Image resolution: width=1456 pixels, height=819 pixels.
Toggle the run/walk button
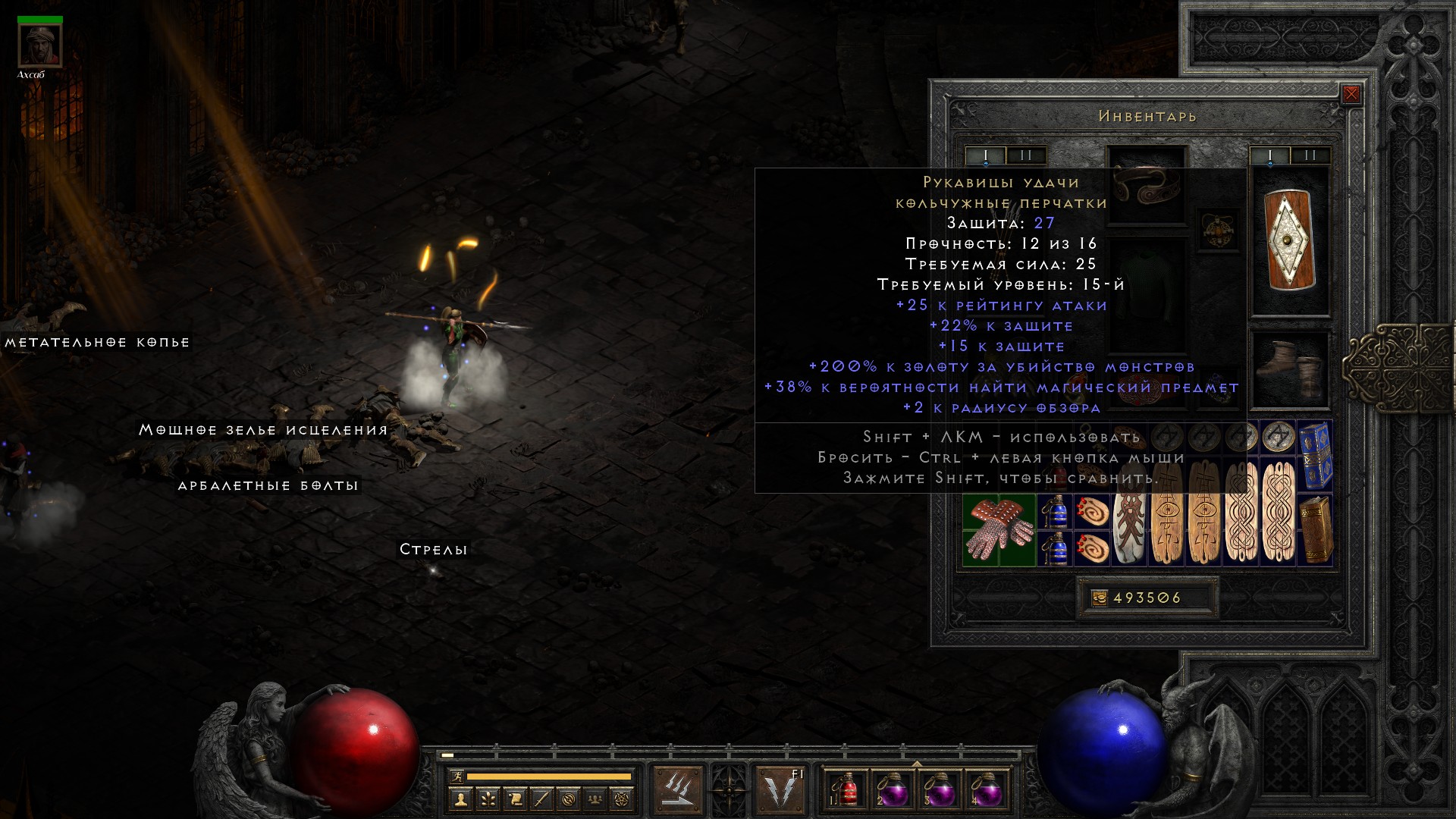tap(457, 777)
